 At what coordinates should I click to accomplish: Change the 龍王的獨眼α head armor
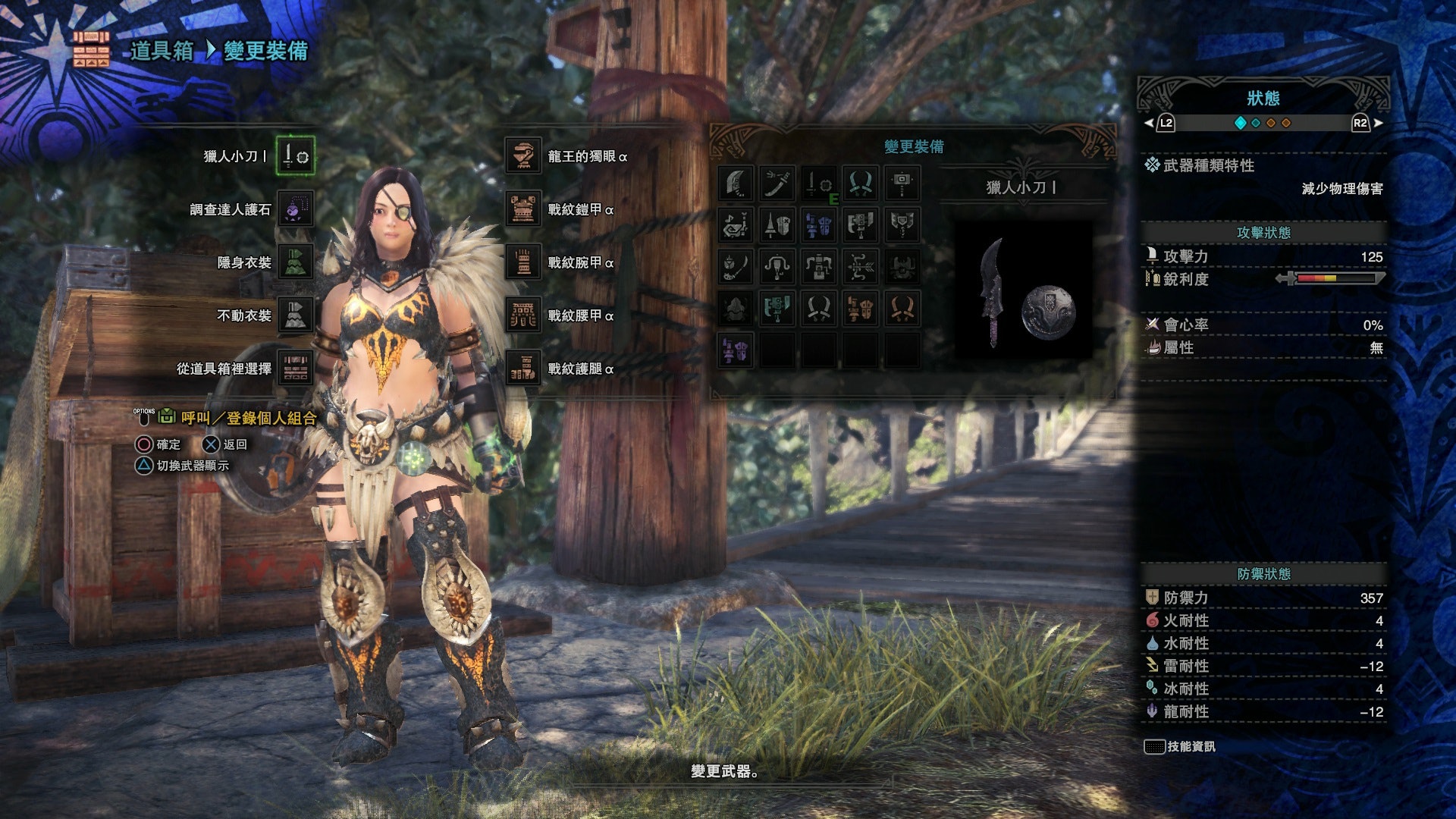[x=523, y=156]
